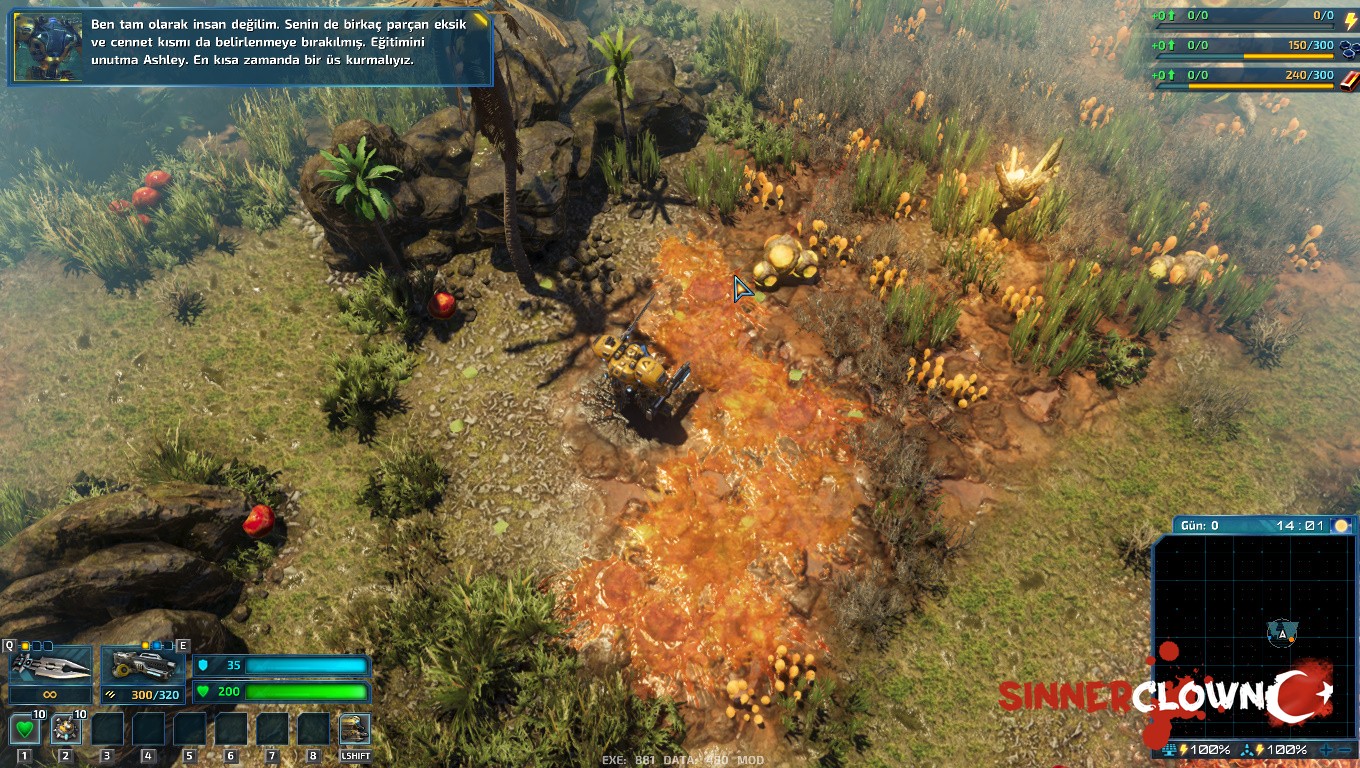
Task: Click the red metal ingot resource icon
Action: pos(1348,81)
